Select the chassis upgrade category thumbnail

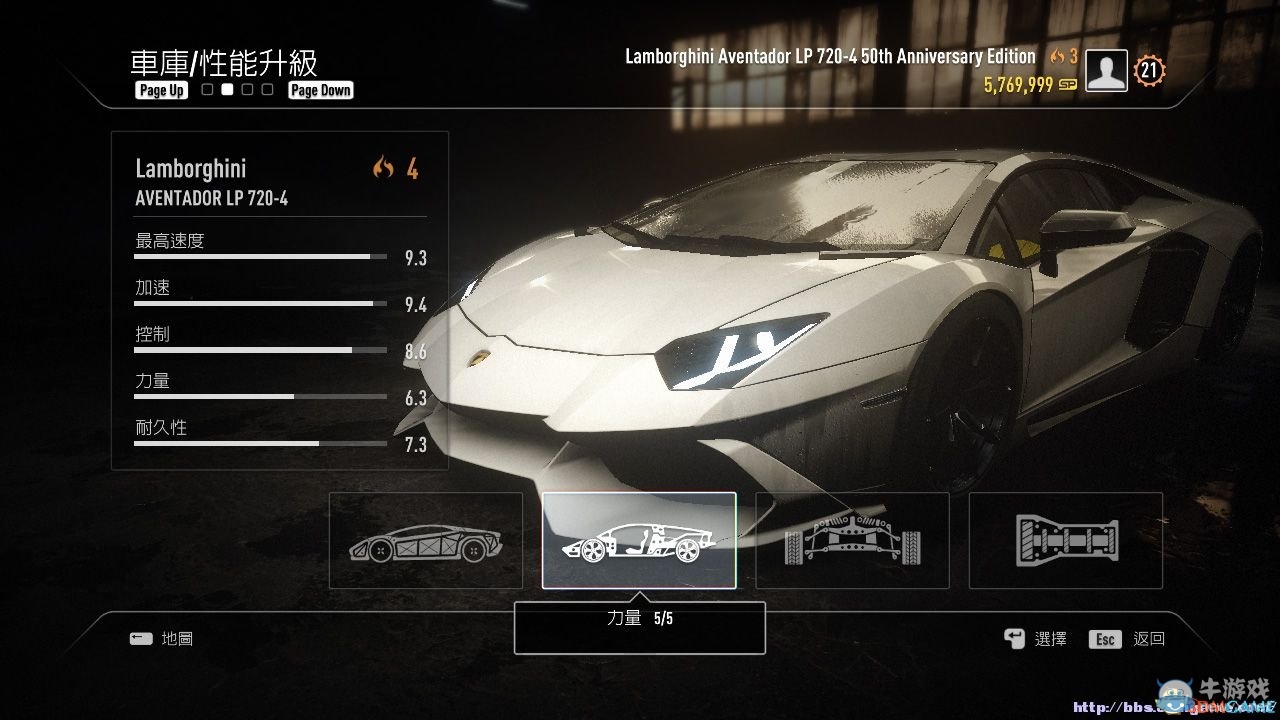(x=425, y=540)
